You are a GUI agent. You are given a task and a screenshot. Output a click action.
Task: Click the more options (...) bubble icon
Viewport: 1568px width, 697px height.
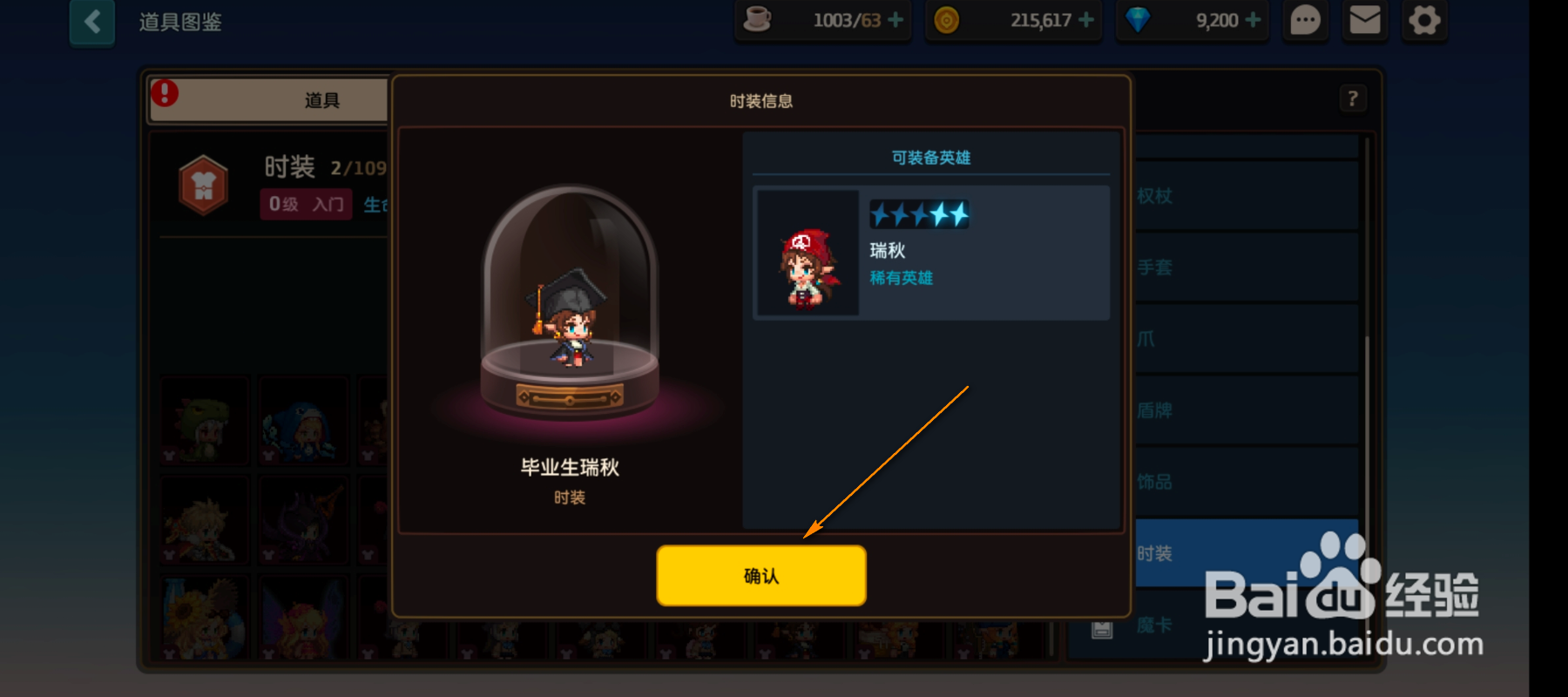coord(1304,21)
